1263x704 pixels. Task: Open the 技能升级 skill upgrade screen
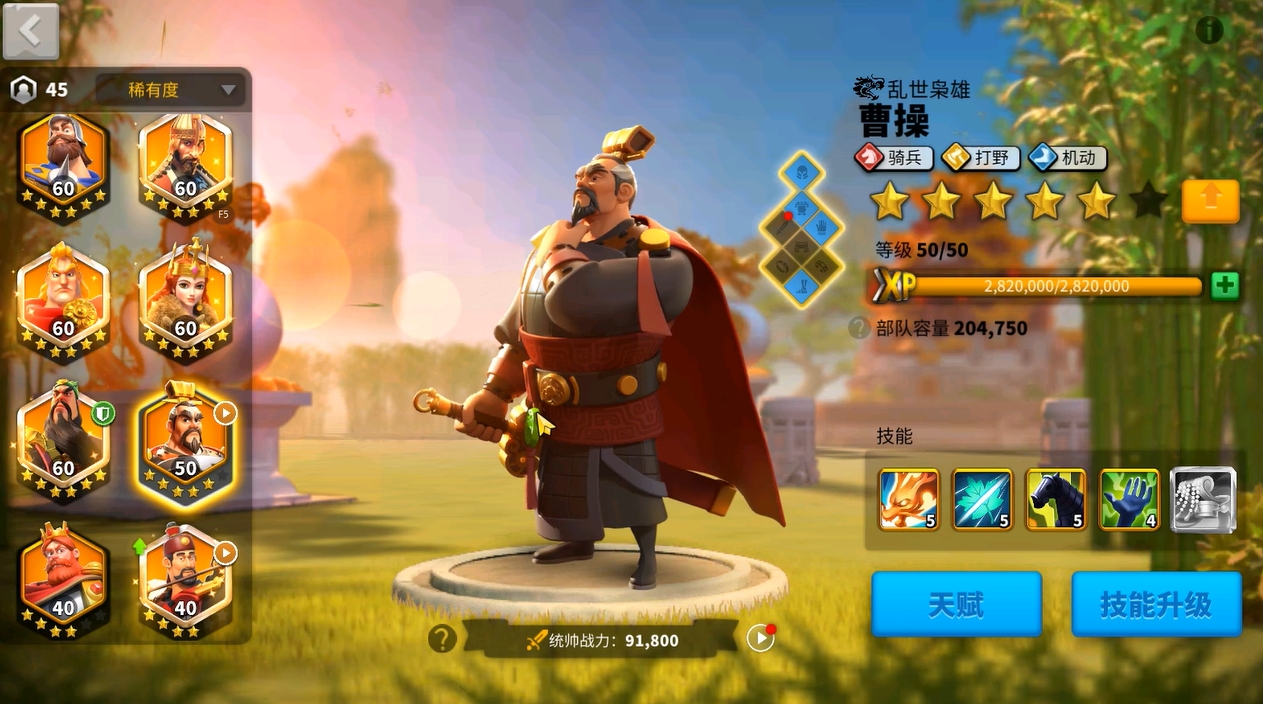click(x=1156, y=604)
